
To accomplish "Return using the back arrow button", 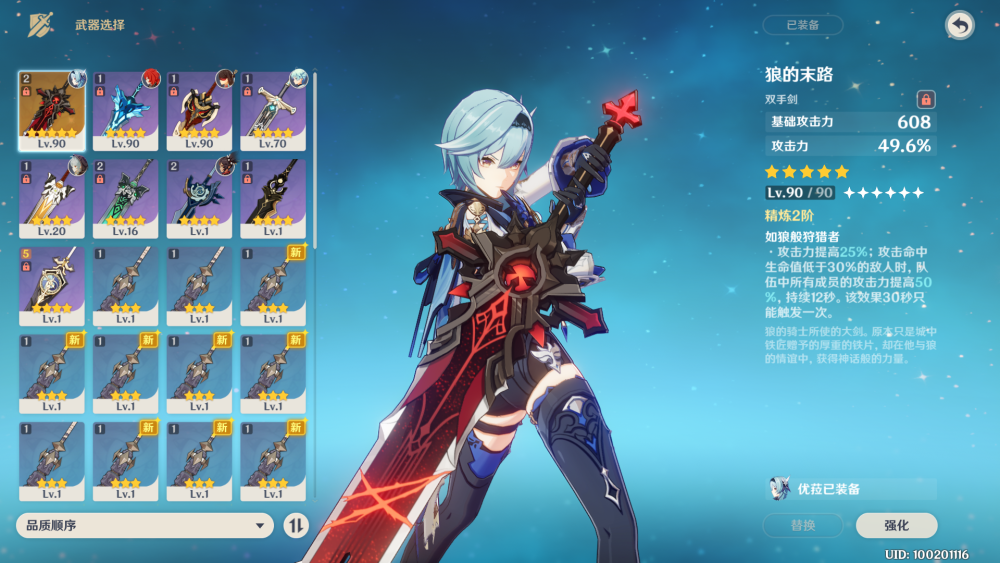I will [959, 26].
